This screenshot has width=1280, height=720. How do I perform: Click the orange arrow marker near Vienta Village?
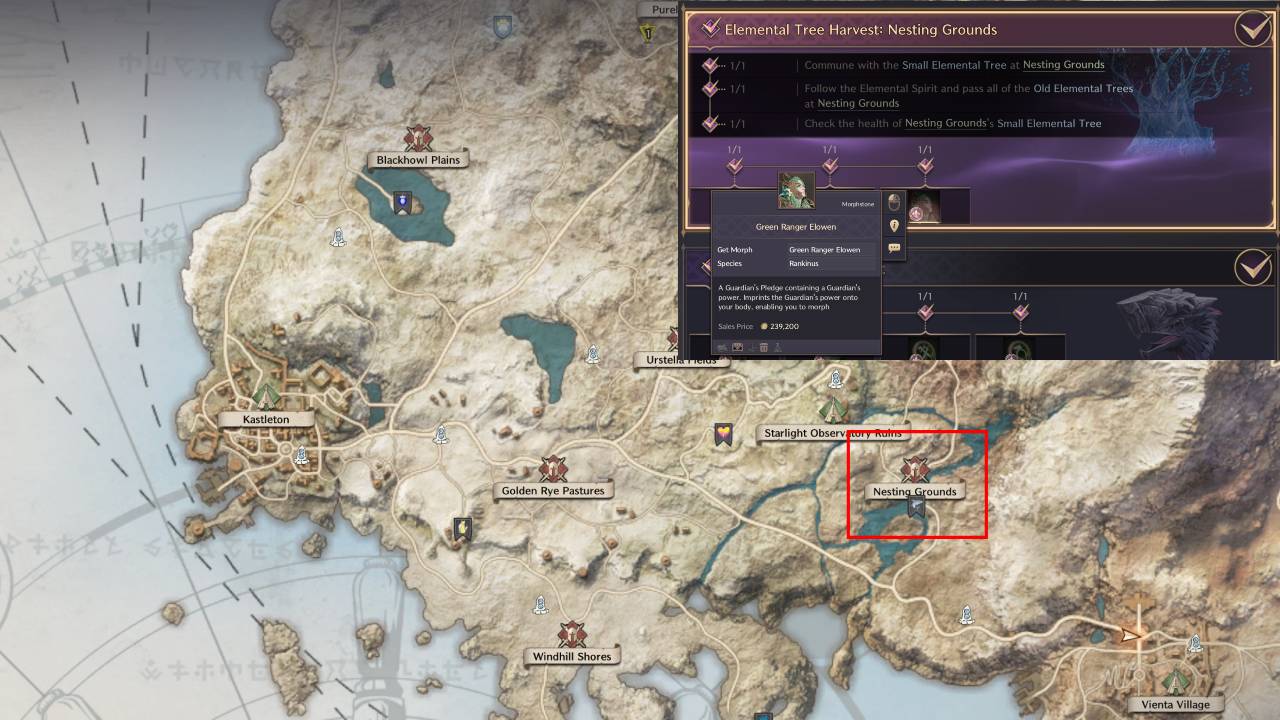[x=1131, y=634]
